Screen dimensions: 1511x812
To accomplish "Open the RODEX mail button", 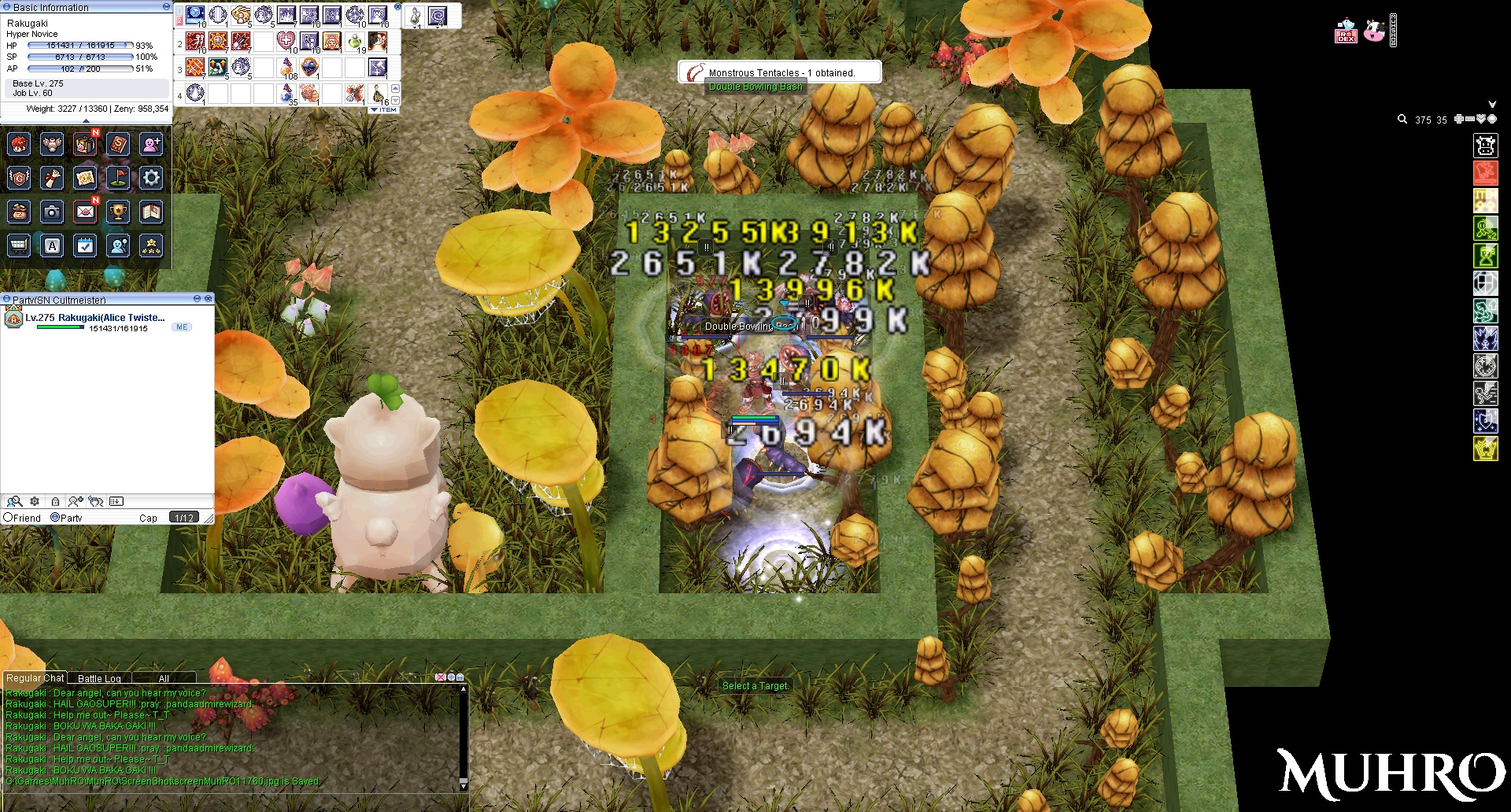I will click(x=1346, y=32).
